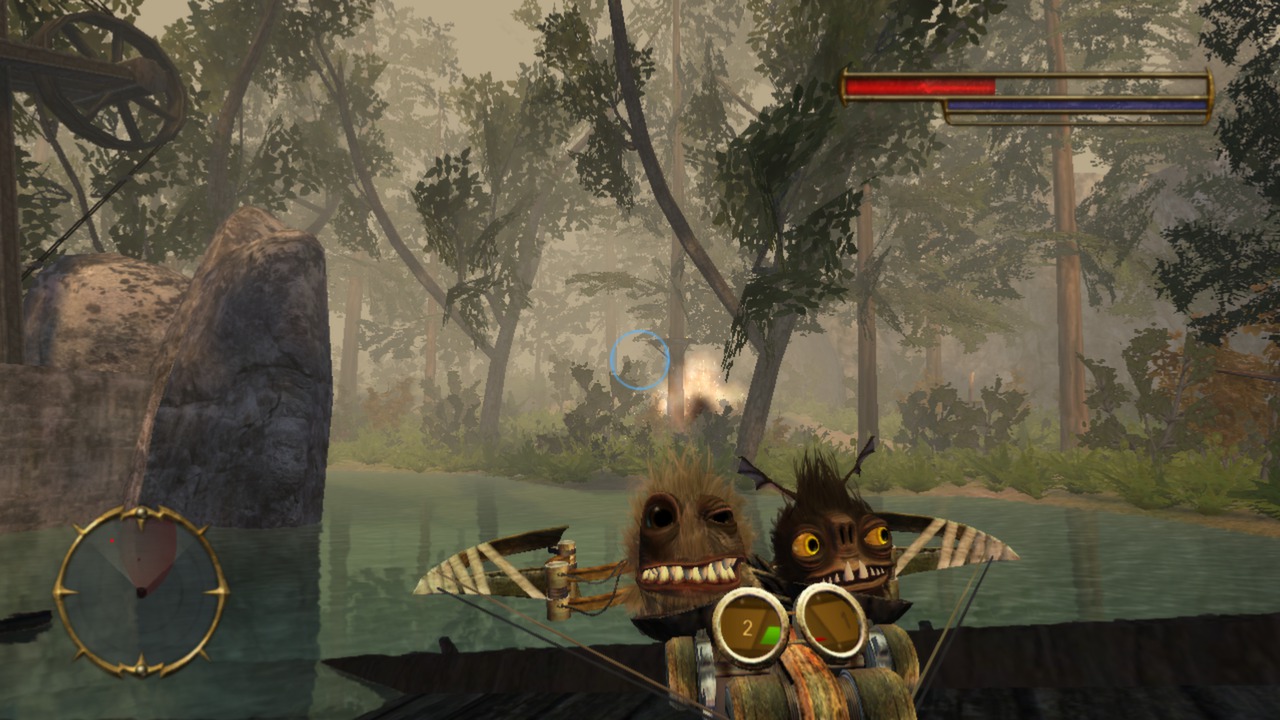Select the left goggle ammo counter showing 2
The image size is (1280, 720).
748,627
